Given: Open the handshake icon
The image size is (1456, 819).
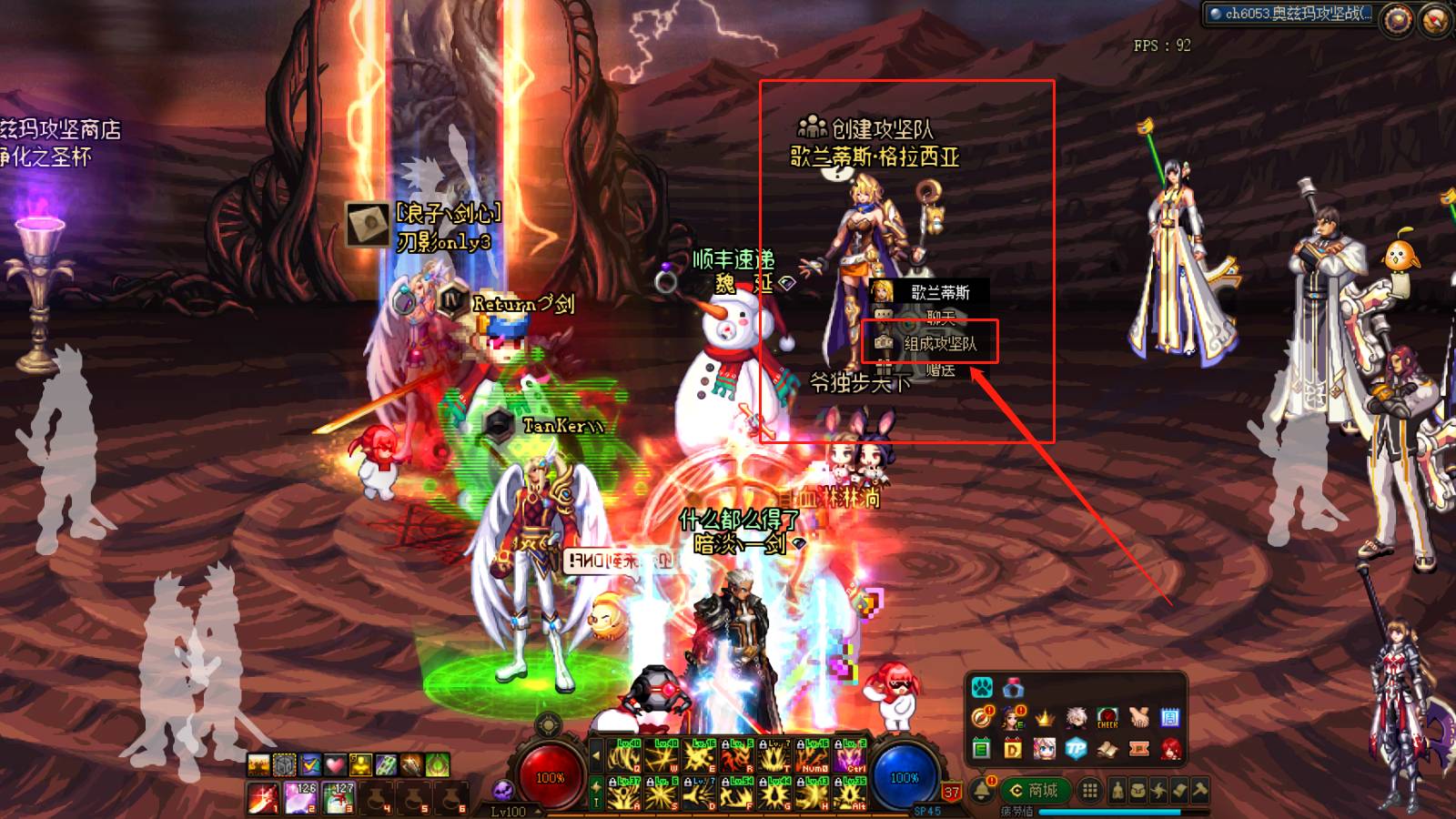Looking at the screenshot, I should pyautogui.click(x=1138, y=718).
